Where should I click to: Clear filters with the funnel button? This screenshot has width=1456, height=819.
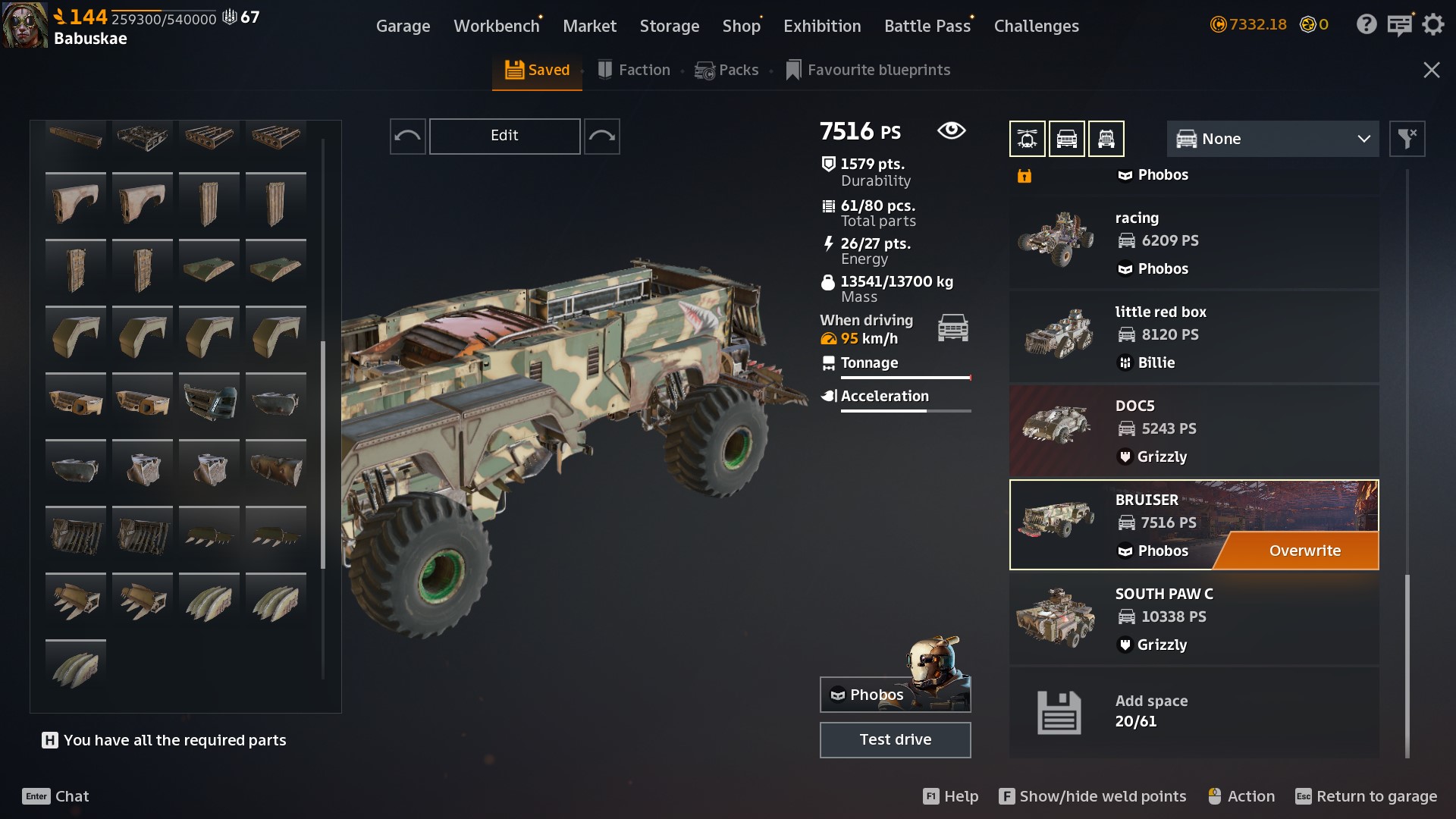[x=1407, y=139]
